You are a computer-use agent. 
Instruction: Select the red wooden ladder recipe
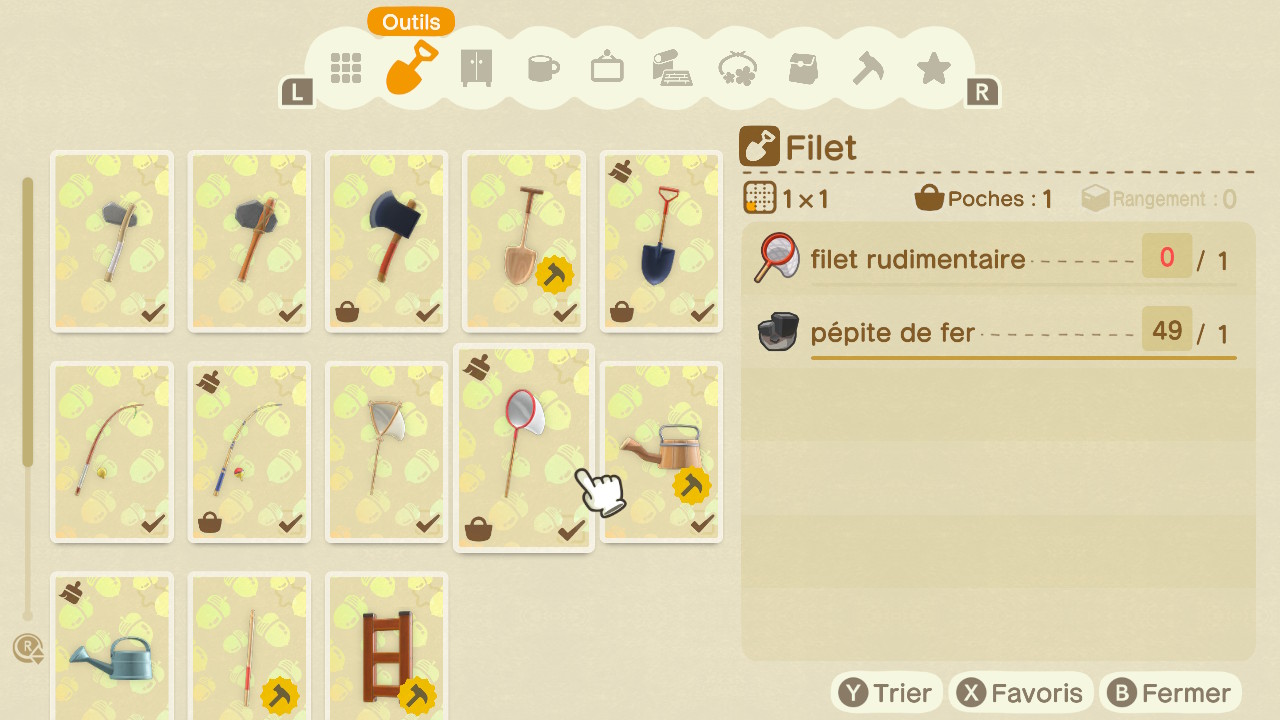[386, 650]
